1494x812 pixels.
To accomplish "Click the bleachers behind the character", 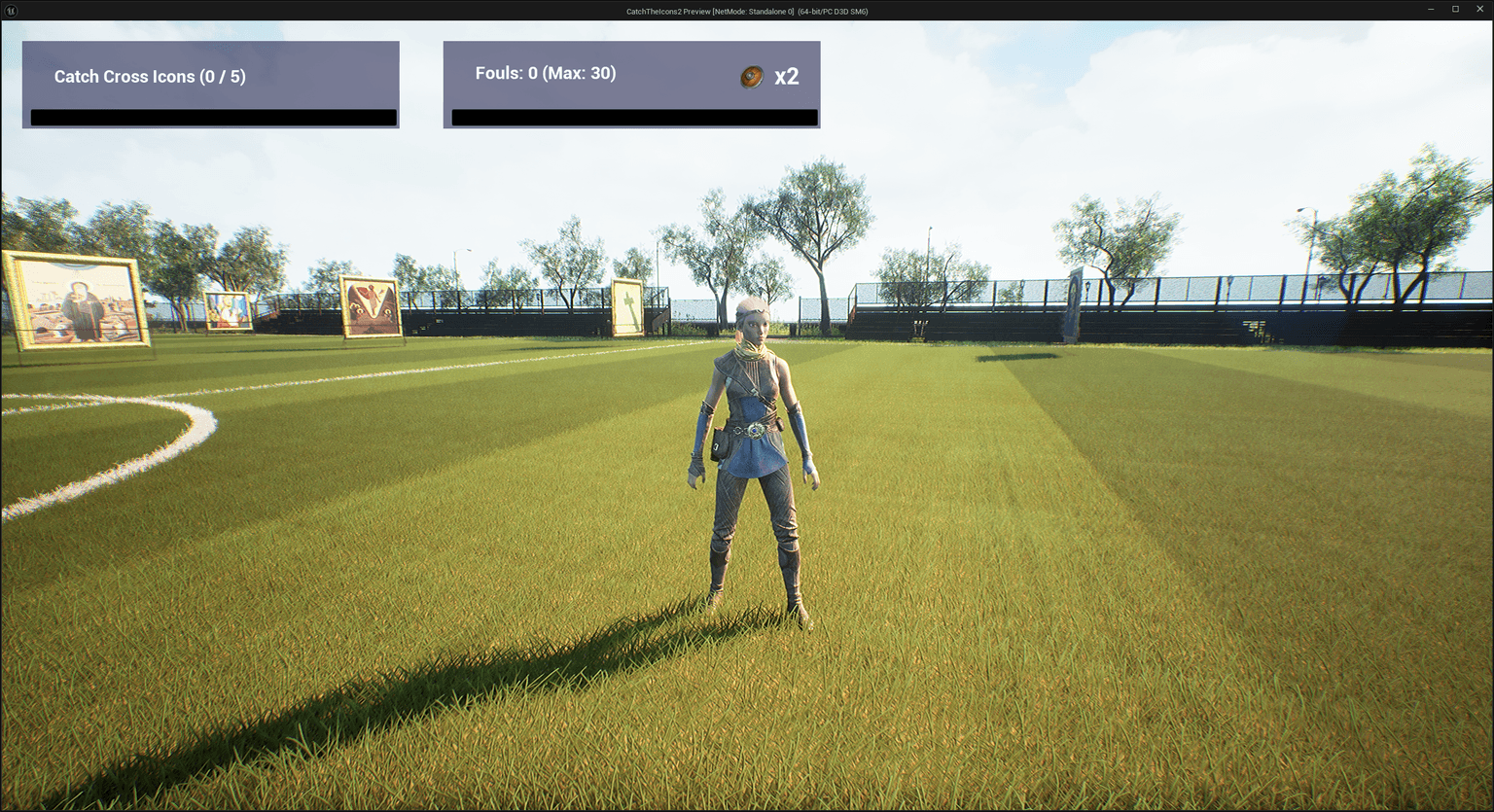I will (x=924, y=316).
